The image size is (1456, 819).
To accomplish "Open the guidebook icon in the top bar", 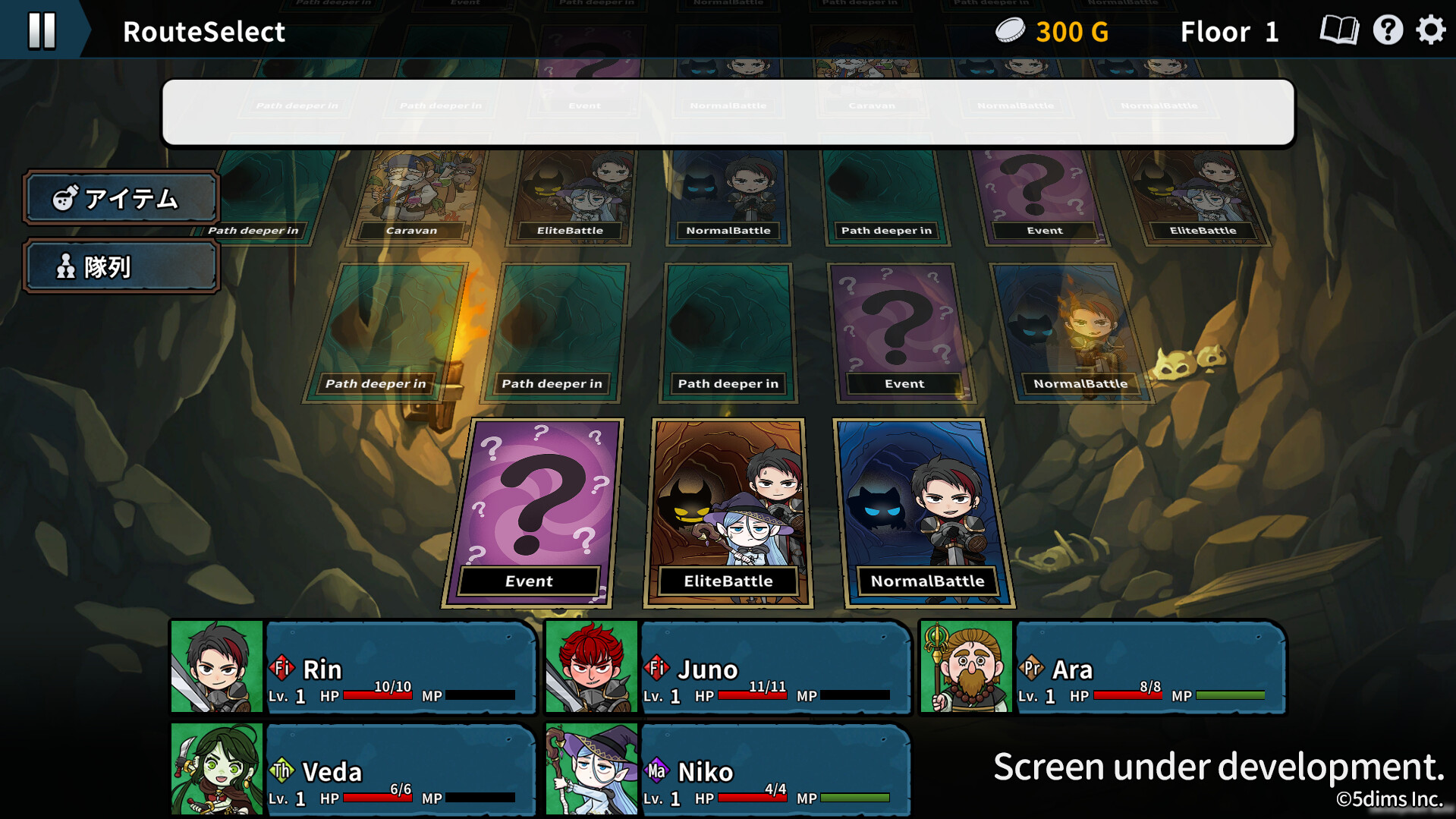I will 1340,30.
